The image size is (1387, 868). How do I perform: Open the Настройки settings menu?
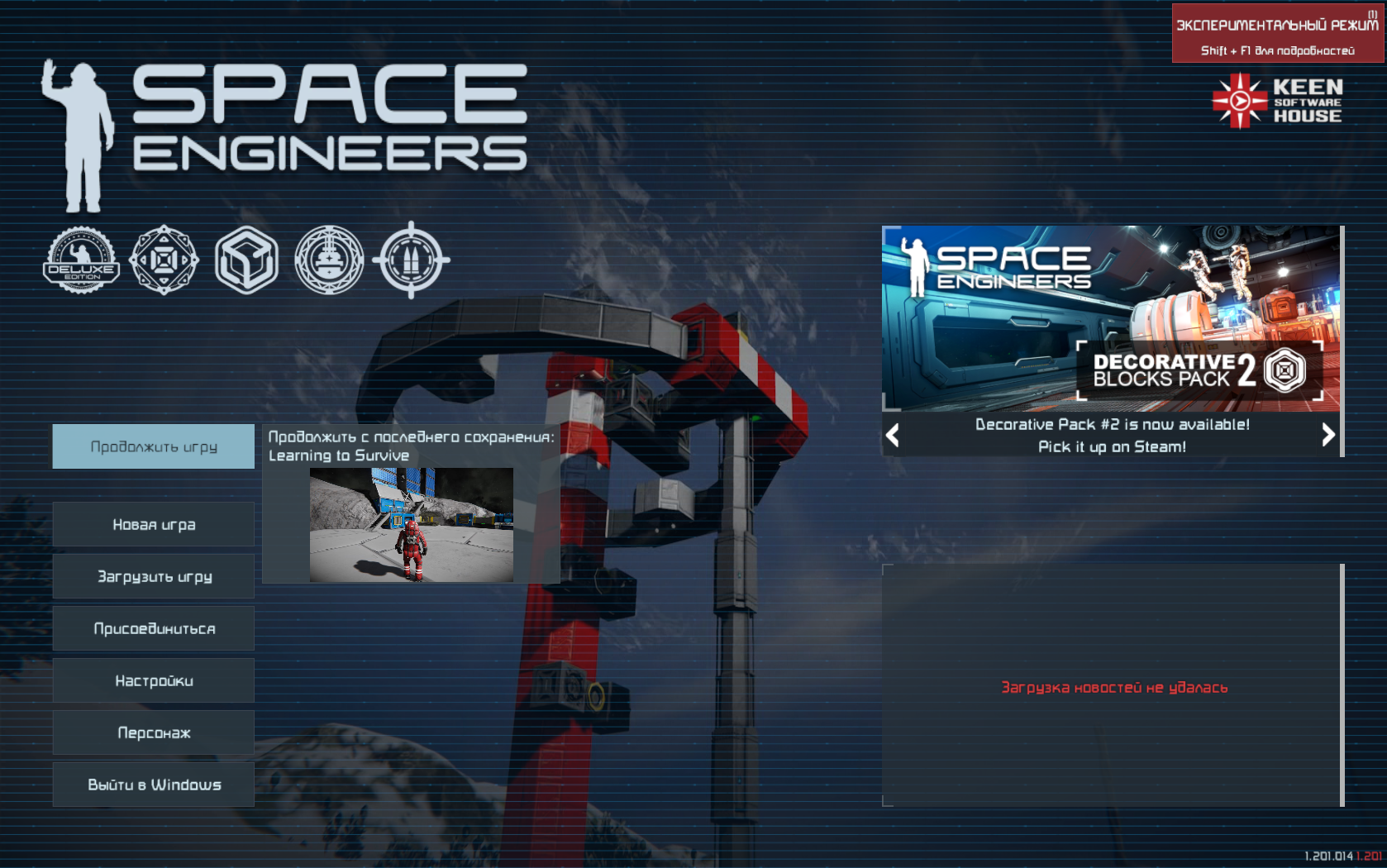pyautogui.click(x=154, y=680)
